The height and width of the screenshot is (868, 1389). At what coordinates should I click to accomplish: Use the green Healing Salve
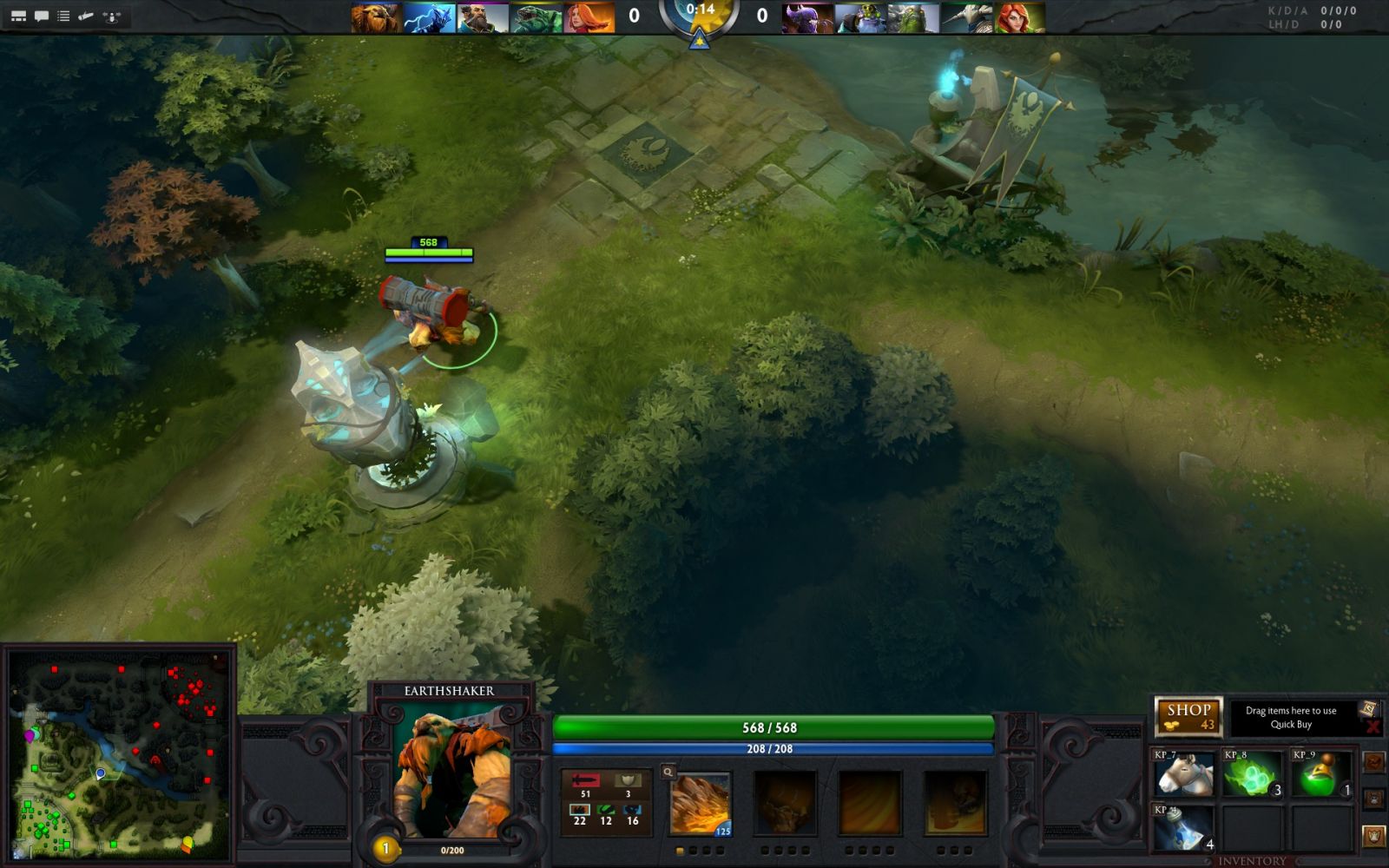click(1322, 773)
